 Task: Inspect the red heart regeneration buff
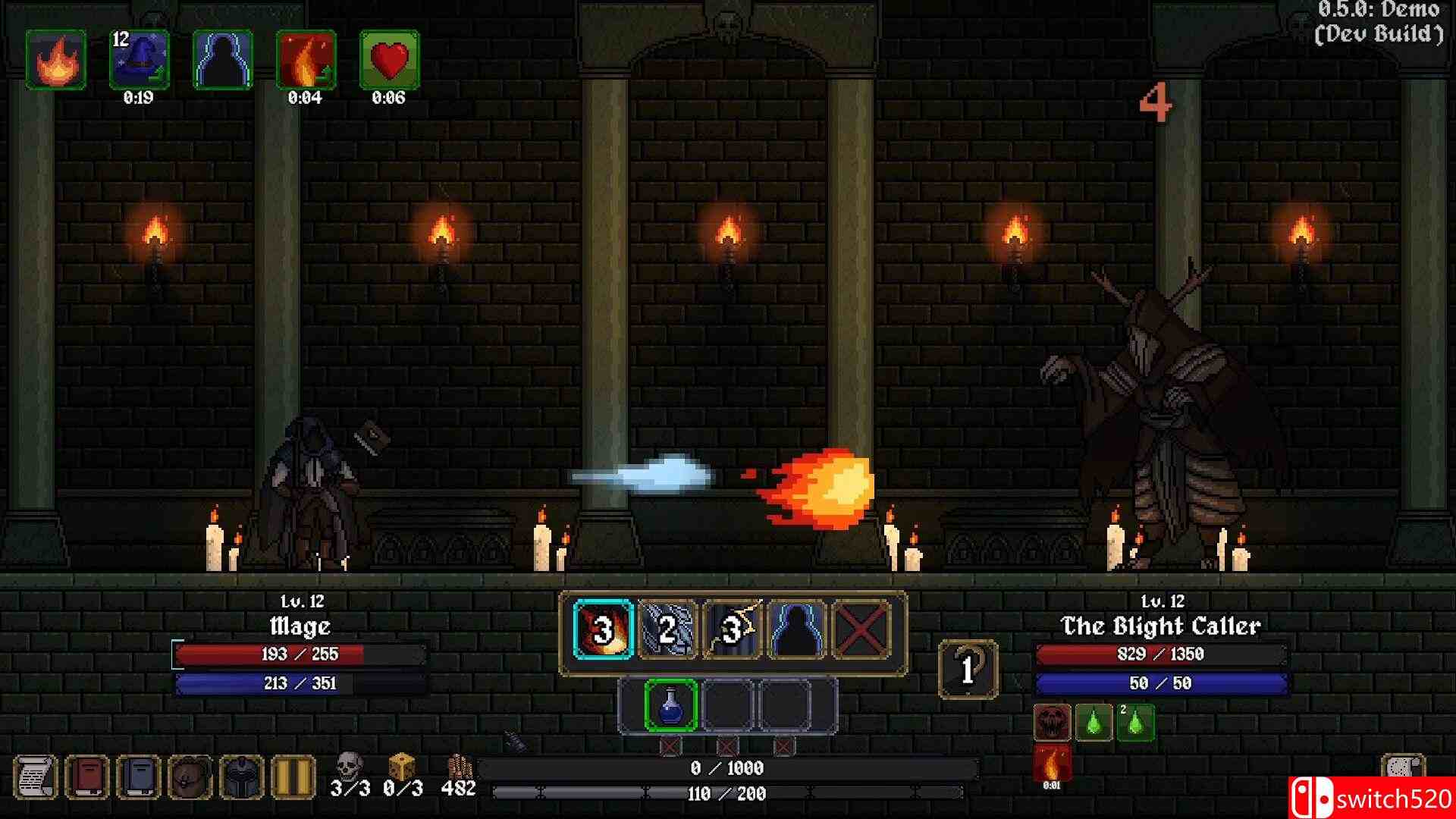389,60
